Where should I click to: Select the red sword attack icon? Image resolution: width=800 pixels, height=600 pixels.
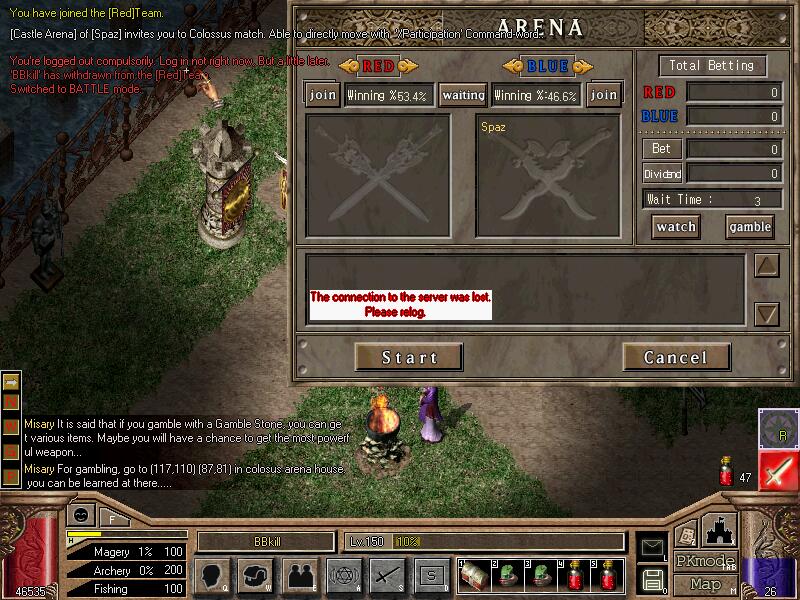[x=777, y=470]
